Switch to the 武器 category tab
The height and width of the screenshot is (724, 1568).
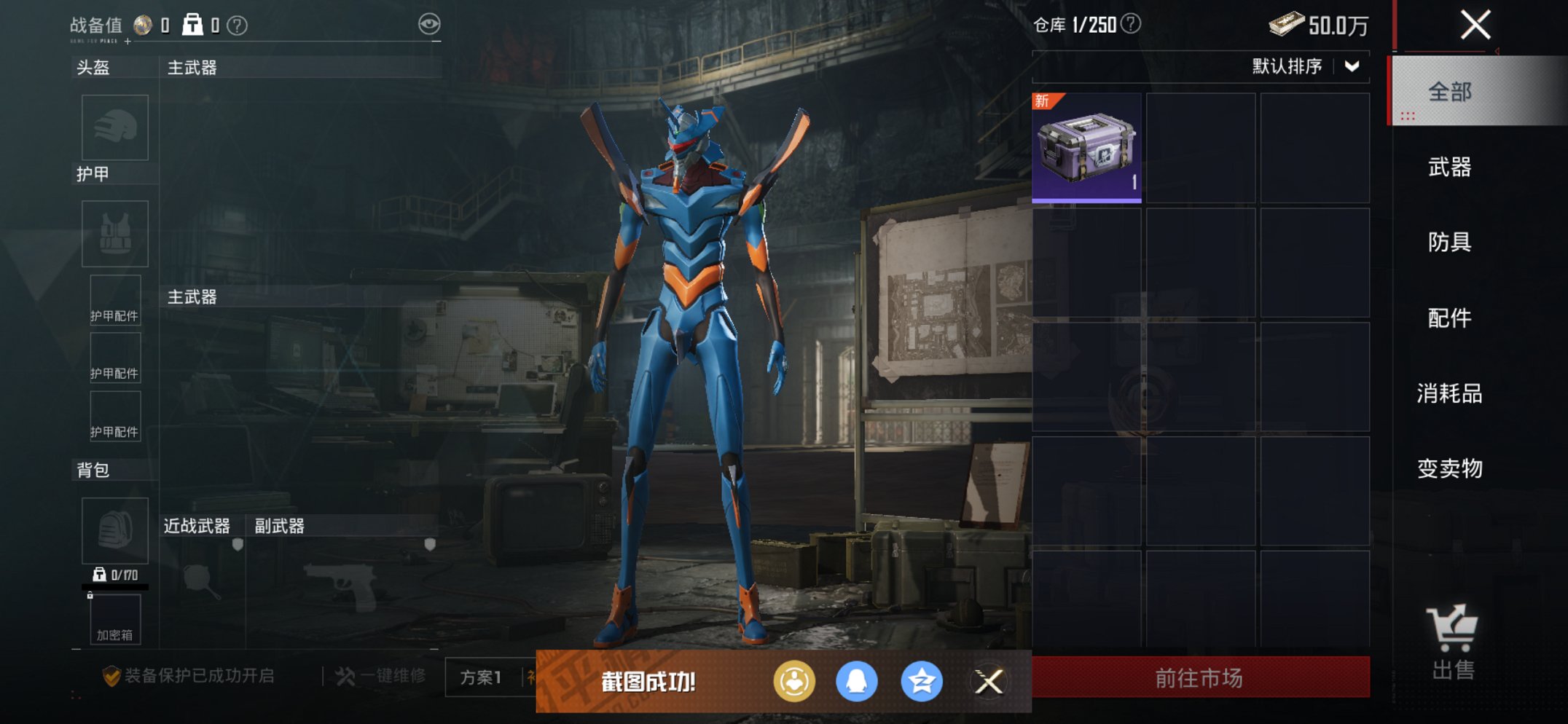pyautogui.click(x=1450, y=168)
